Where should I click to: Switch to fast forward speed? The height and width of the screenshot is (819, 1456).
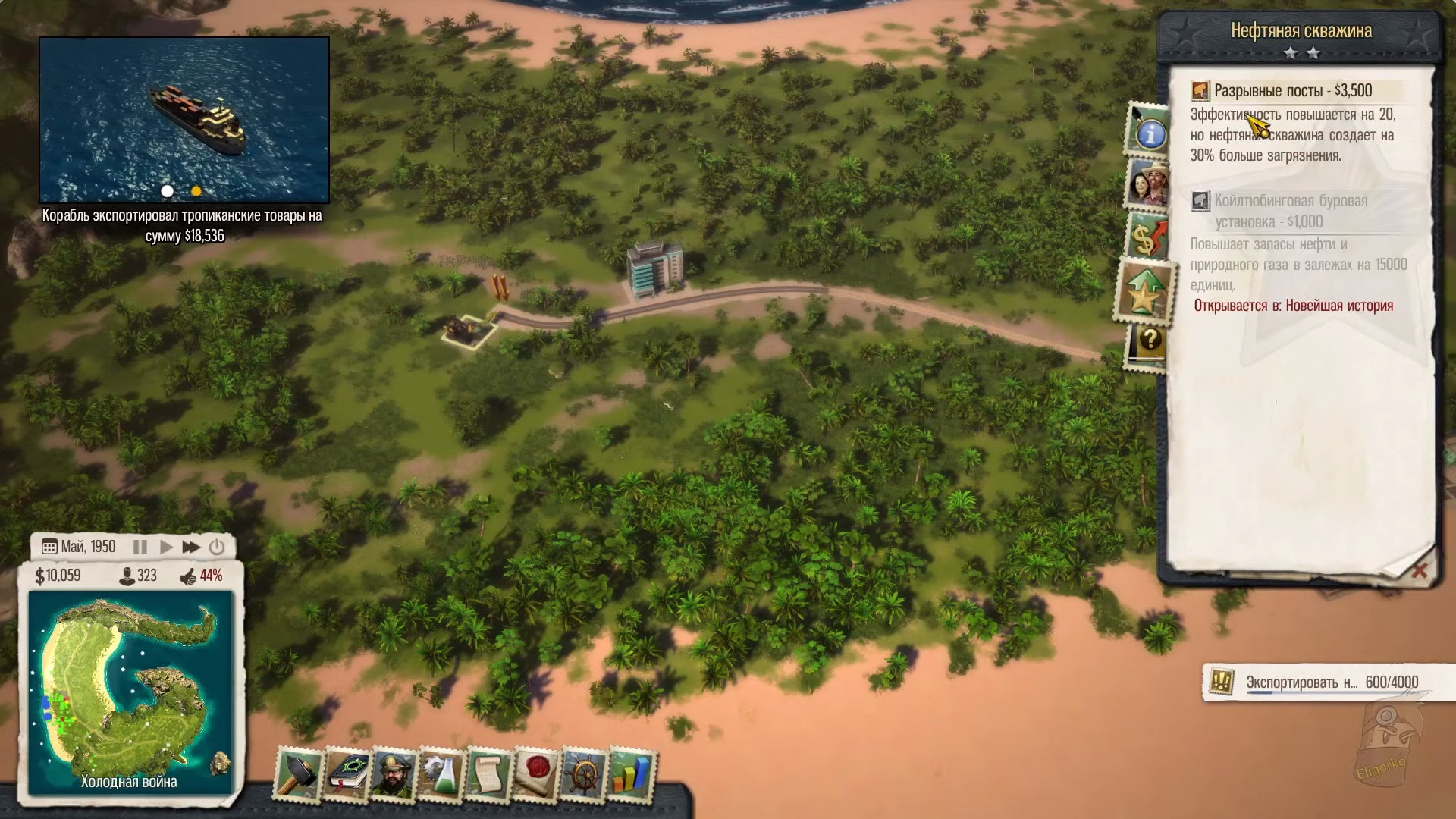pyautogui.click(x=191, y=547)
